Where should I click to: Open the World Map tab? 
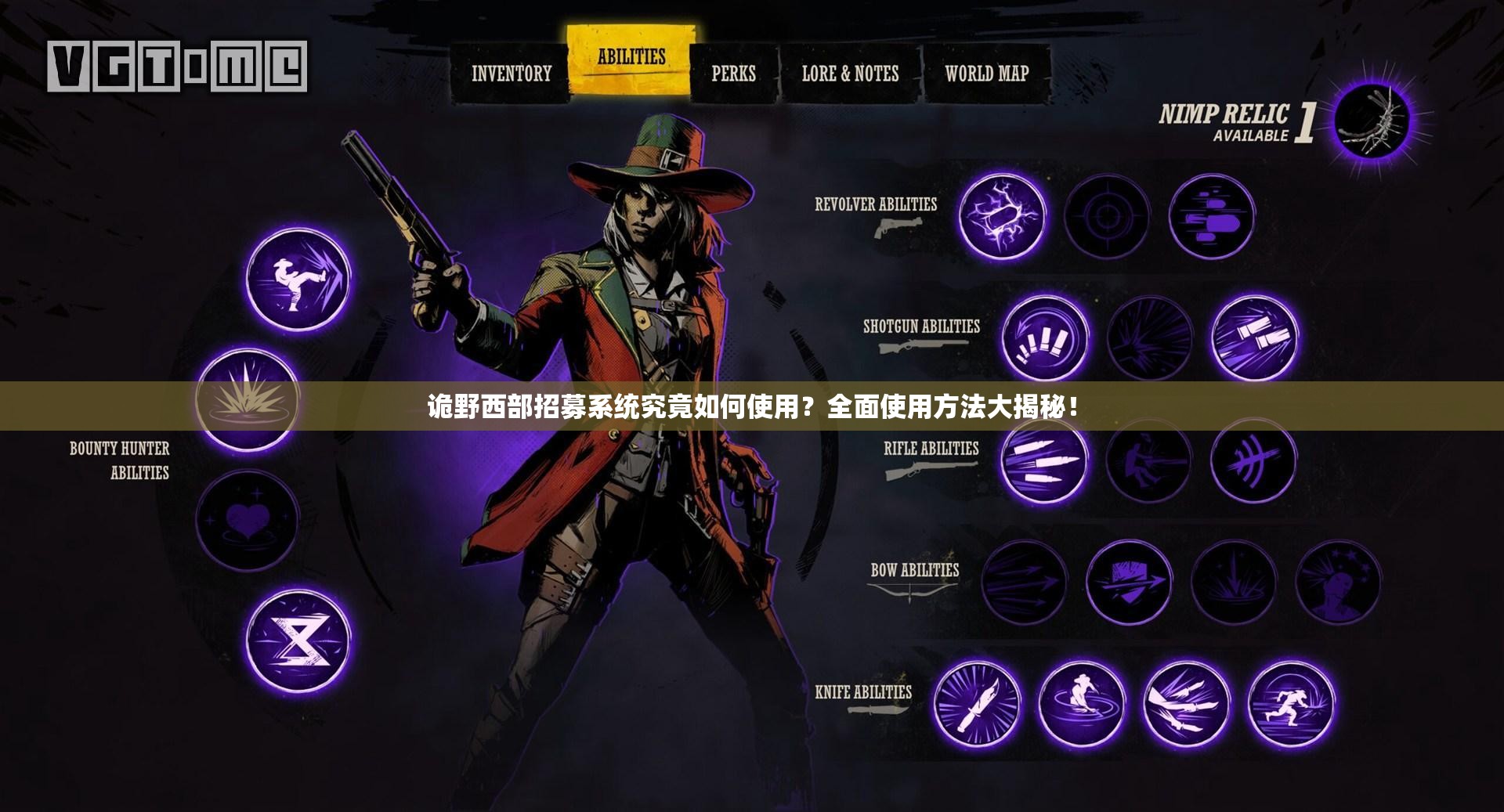[x=986, y=74]
